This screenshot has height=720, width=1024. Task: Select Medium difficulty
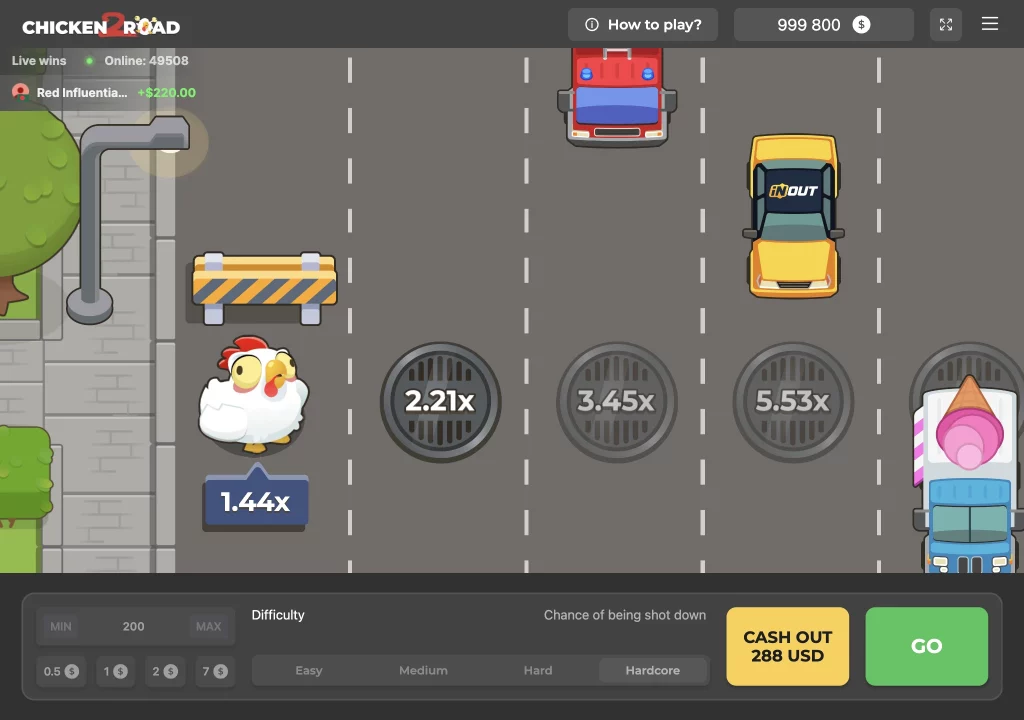tap(423, 671)
